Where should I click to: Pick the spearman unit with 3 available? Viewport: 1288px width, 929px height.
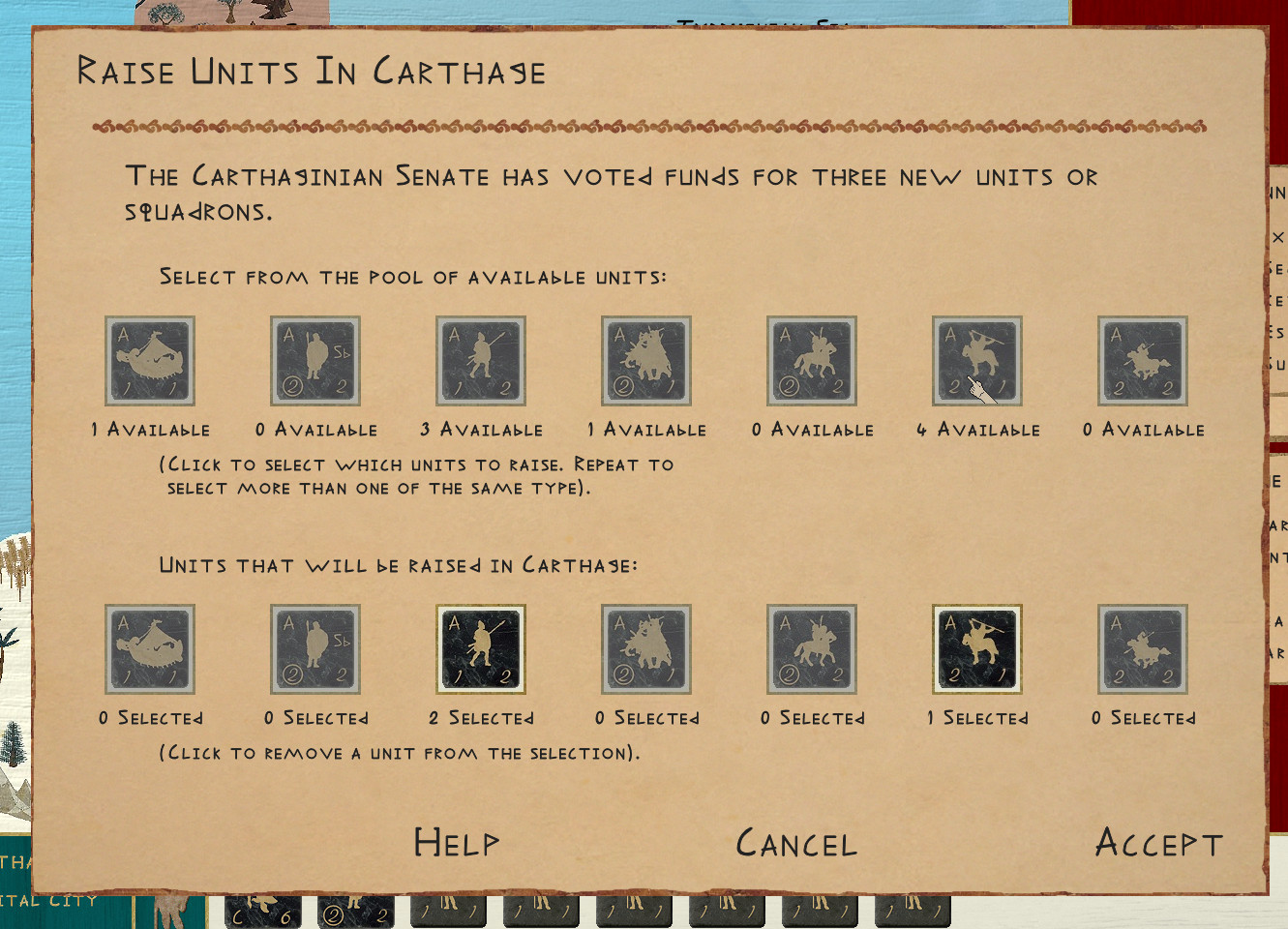[x=481, y=361]
